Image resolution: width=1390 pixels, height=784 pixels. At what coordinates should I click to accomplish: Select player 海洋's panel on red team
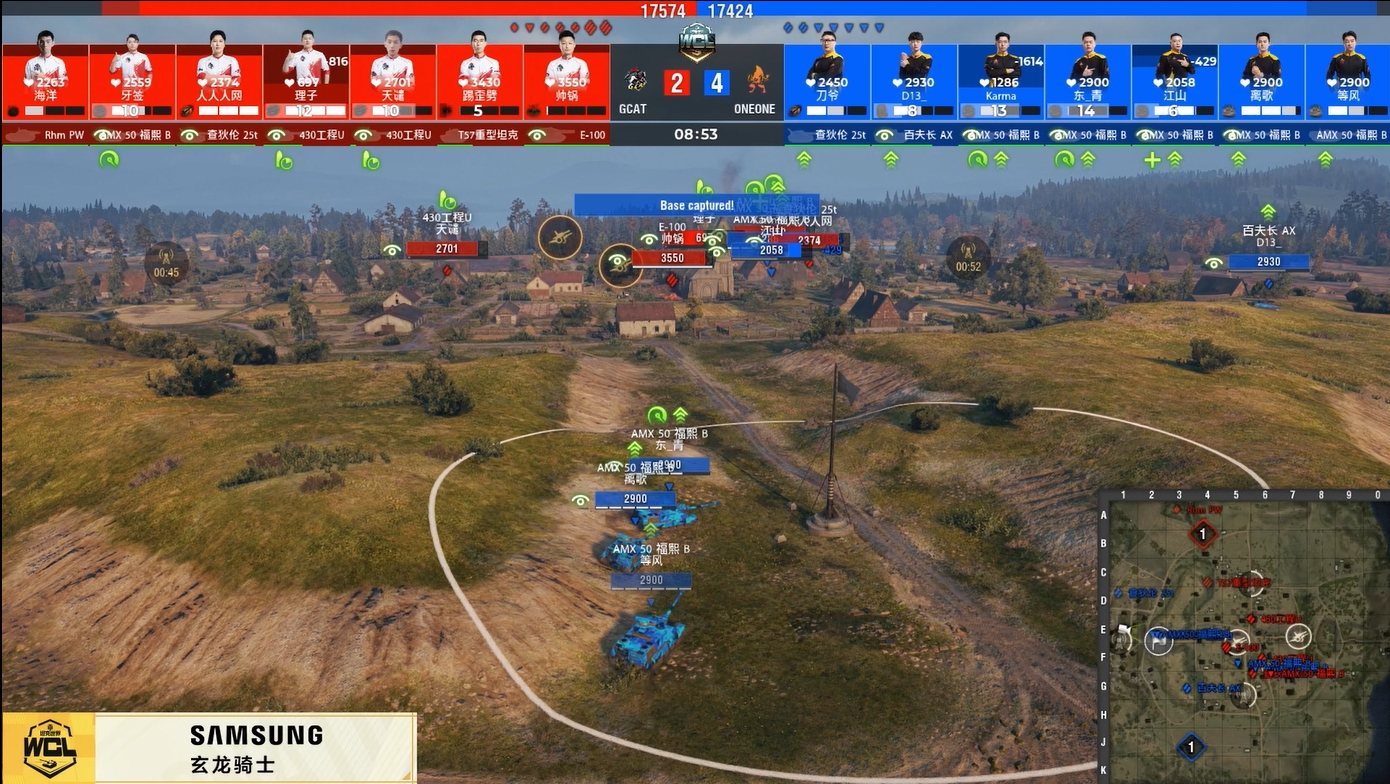(46, 80)
